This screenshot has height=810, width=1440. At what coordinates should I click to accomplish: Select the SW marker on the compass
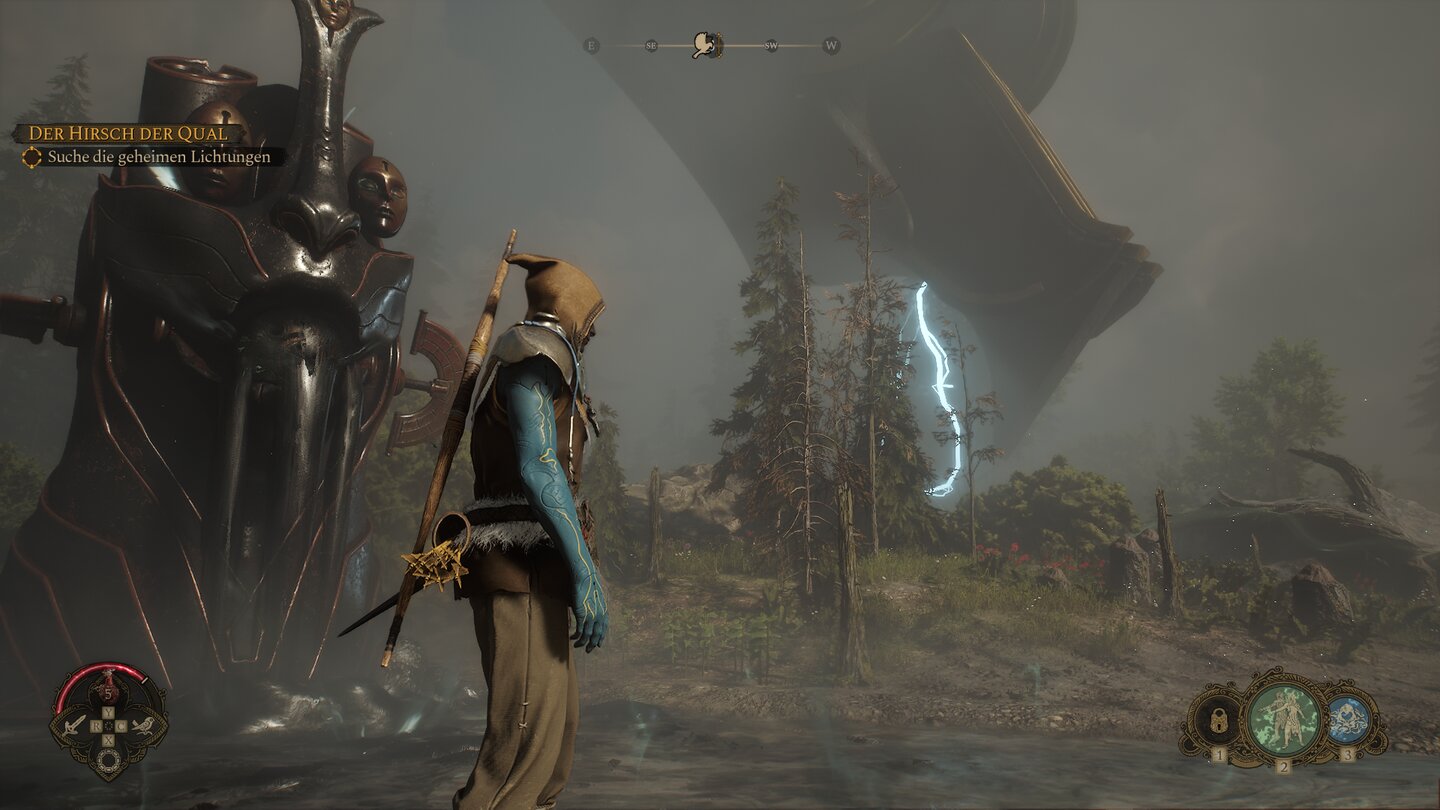[x=770, y=46]
